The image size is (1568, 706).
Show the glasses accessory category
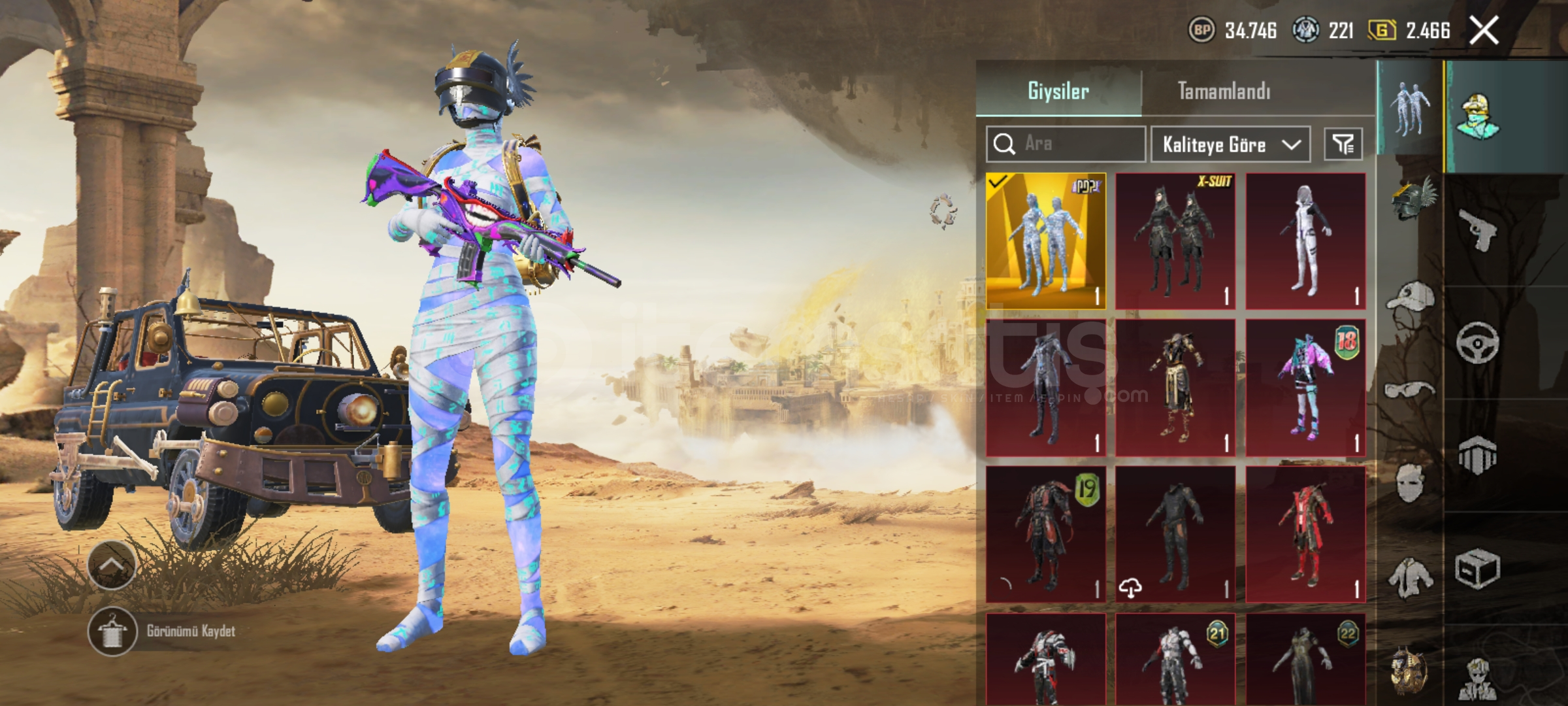[x=1409, y=391]
